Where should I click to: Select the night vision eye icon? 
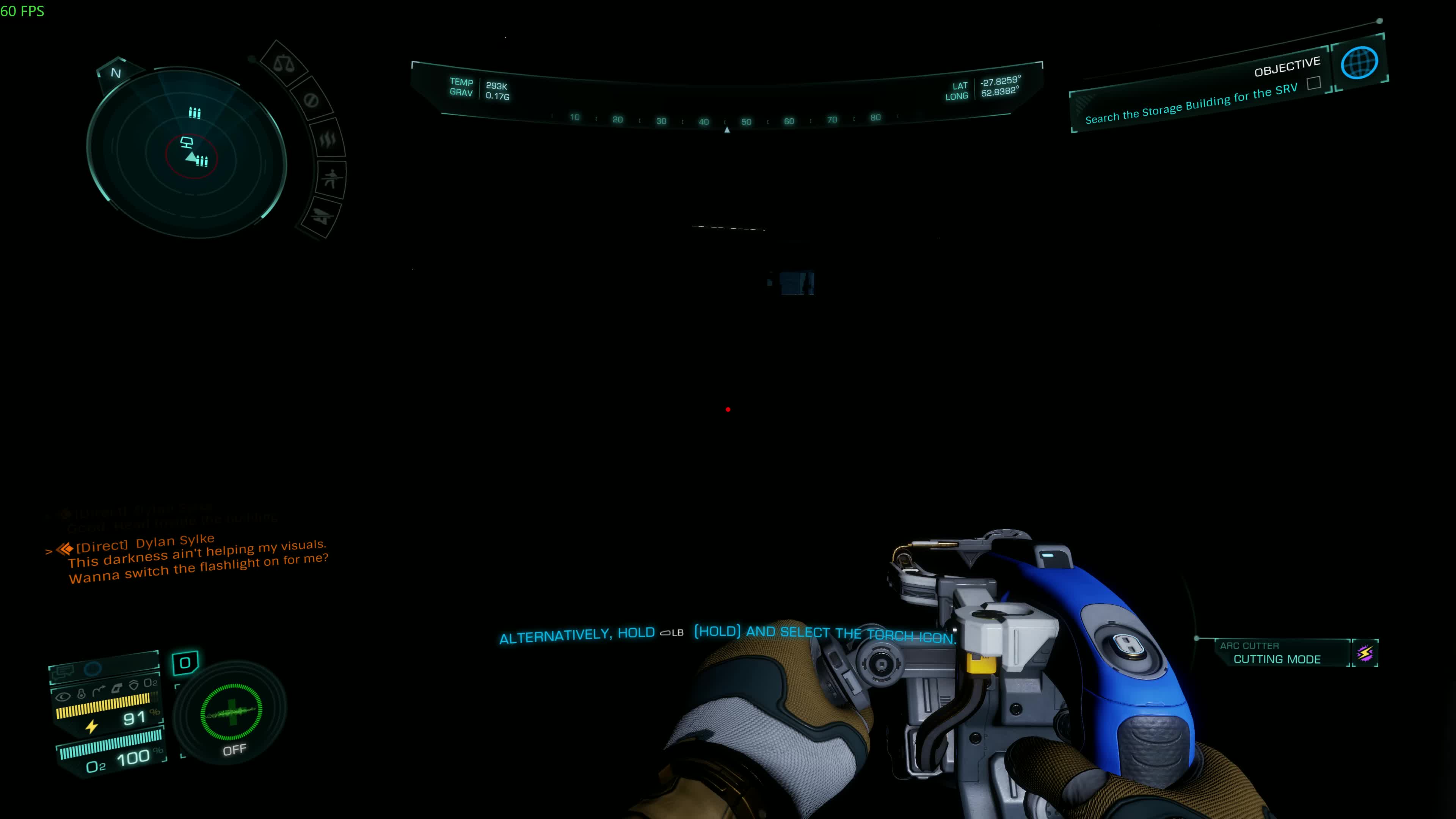(63, 698)
